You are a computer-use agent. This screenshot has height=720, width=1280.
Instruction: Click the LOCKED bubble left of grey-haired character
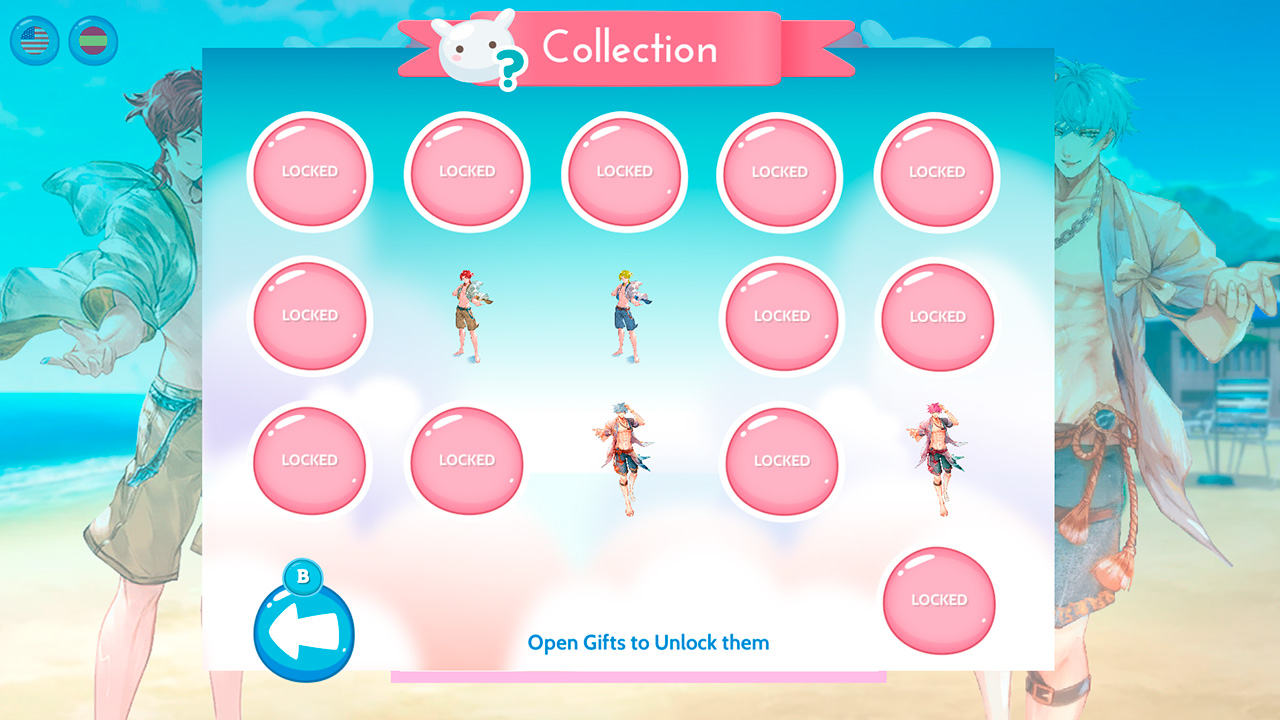(x=466, y=461)
